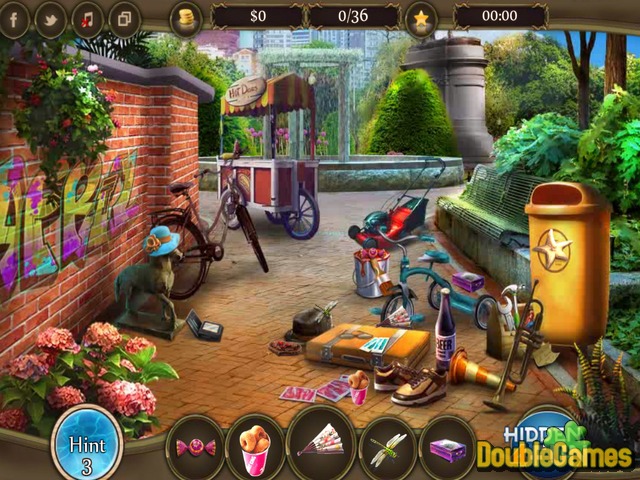
Task: Click the gold star icon
Action: 421,17
